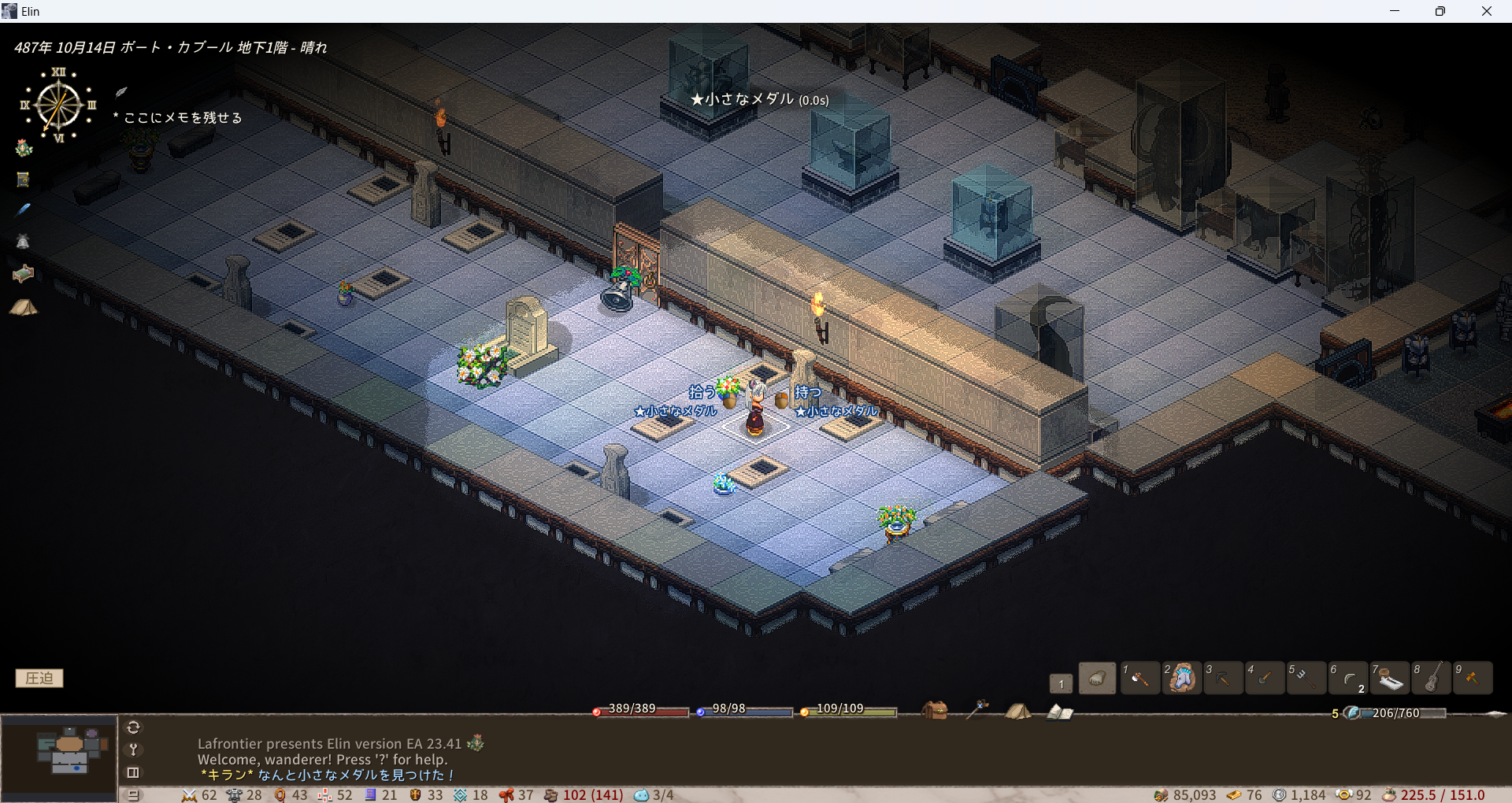The image size is (1512, 803).
Task: Select the pitchfork in hotbar slot 5
Action: 1306,678
